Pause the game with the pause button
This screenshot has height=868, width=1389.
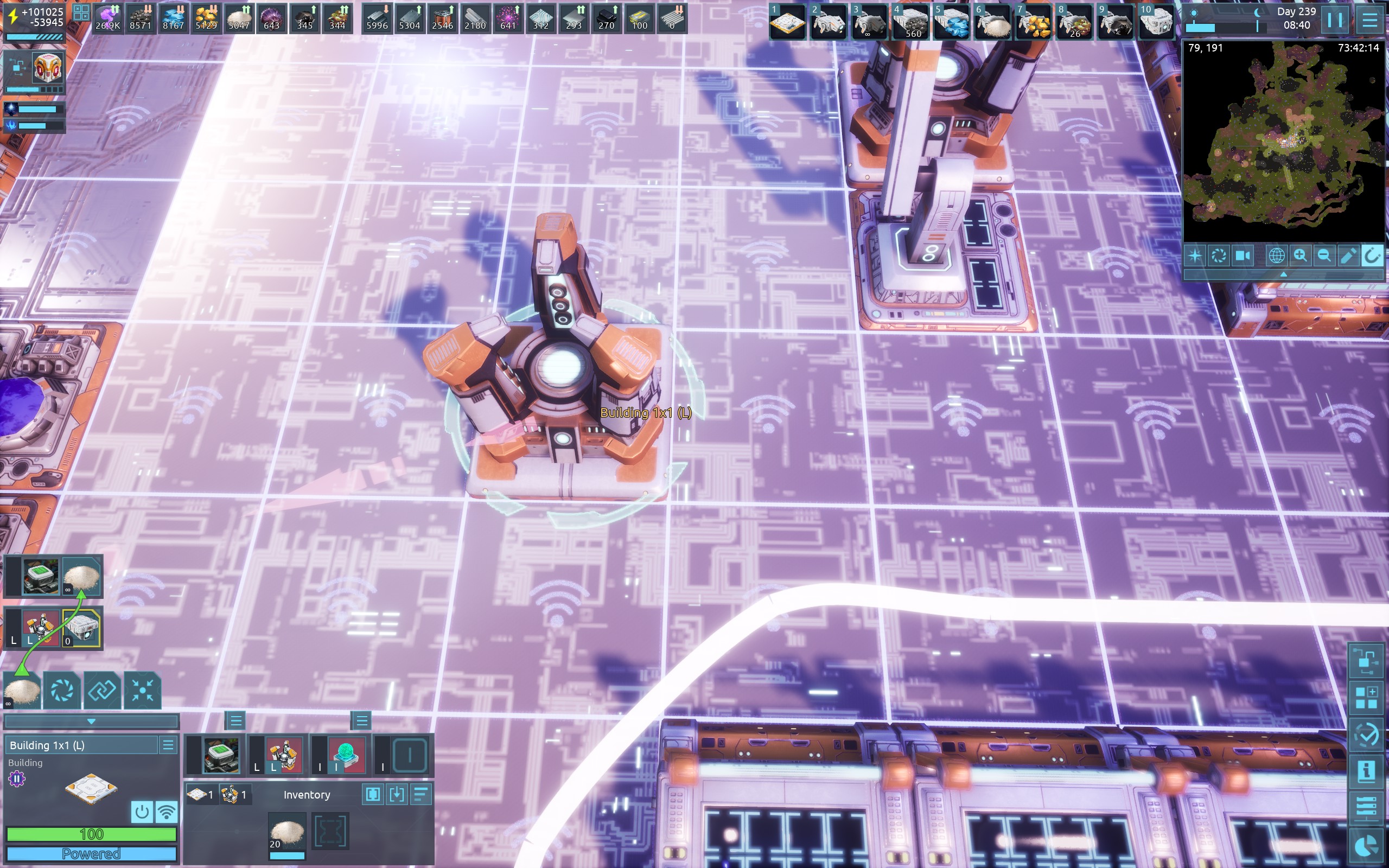[1335, 21]
